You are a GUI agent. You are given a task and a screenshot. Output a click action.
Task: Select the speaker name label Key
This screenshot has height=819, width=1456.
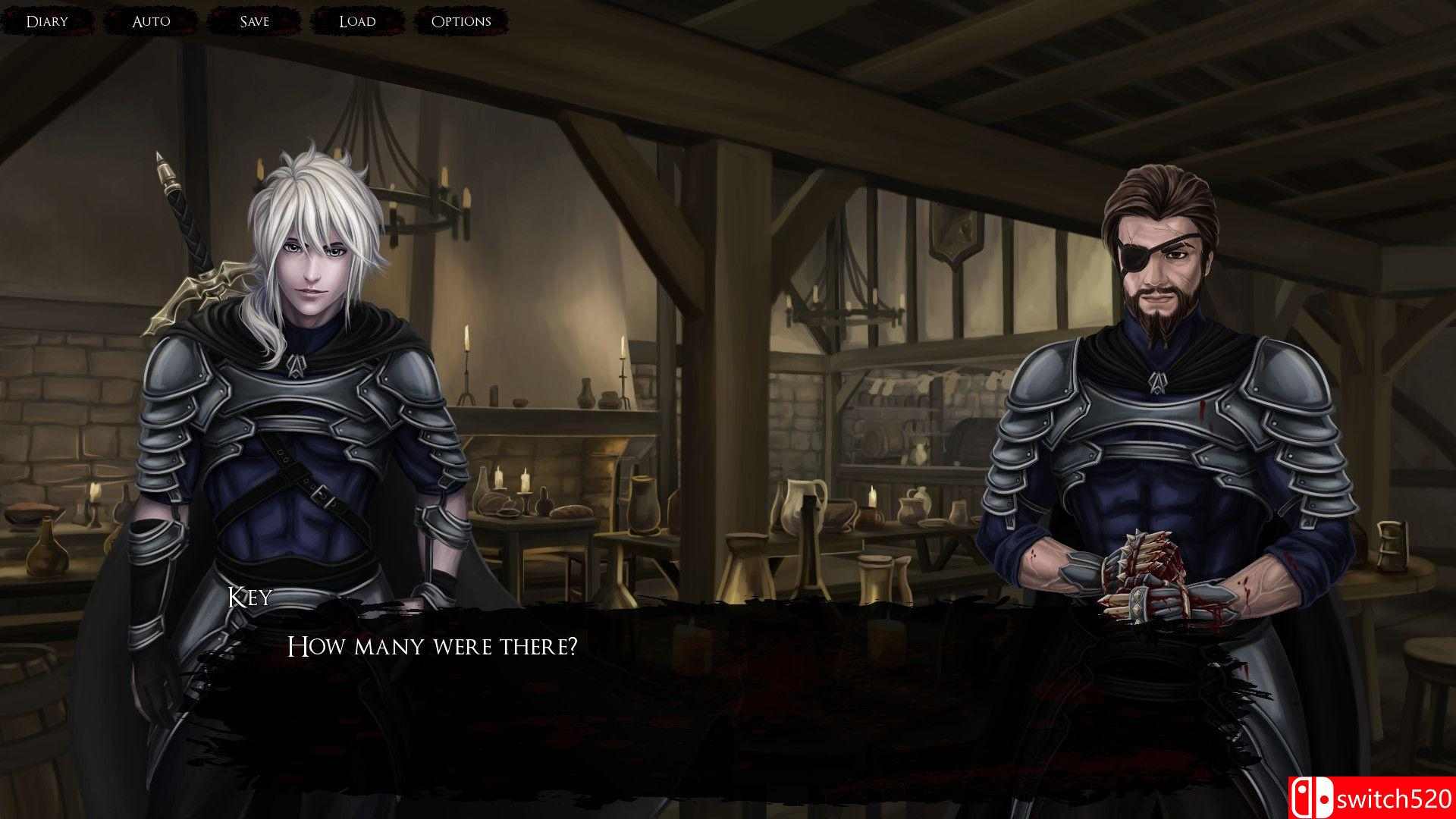click(x=249, y=599)
